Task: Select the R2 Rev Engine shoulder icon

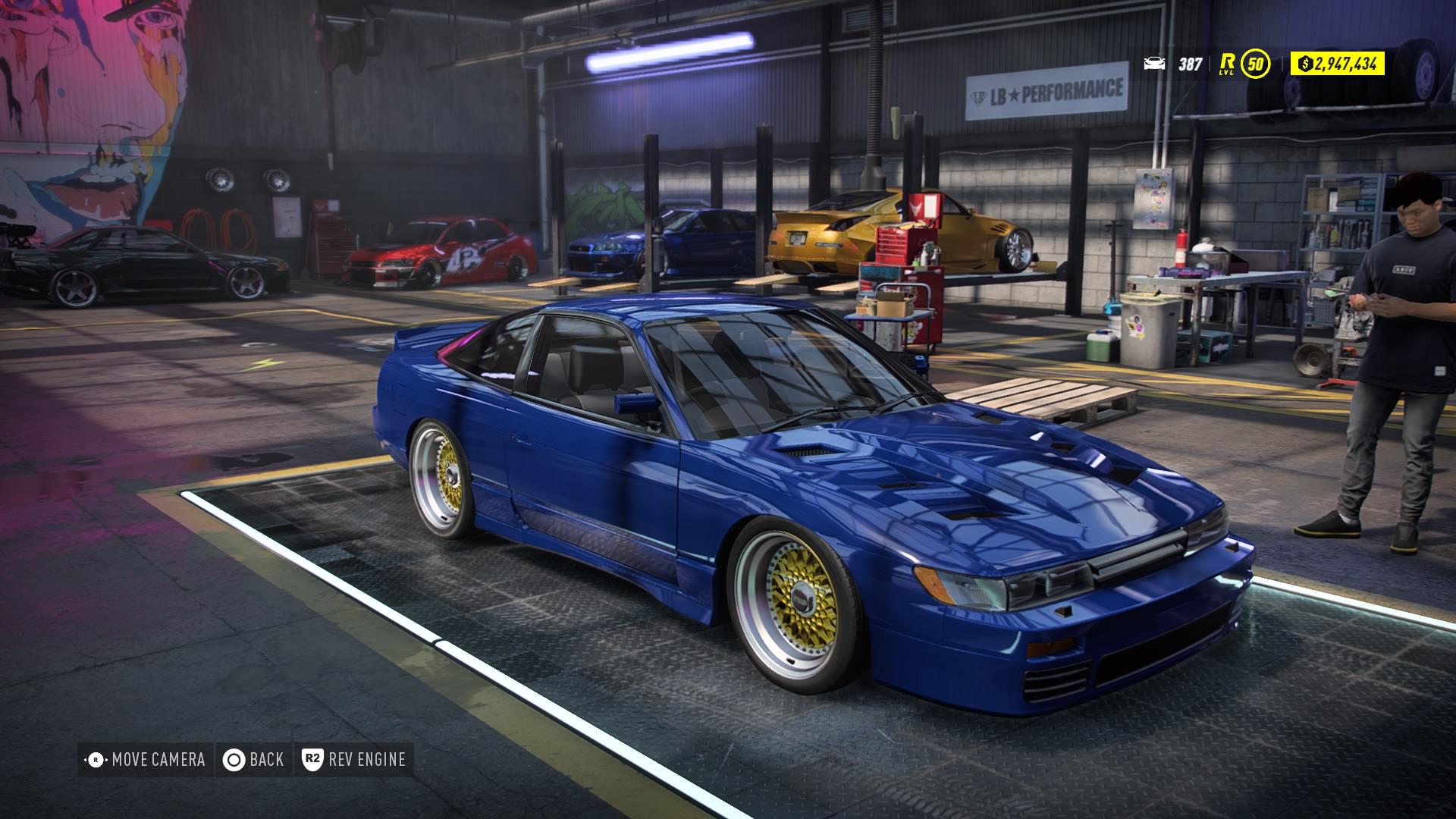Action: pos(314,759)
